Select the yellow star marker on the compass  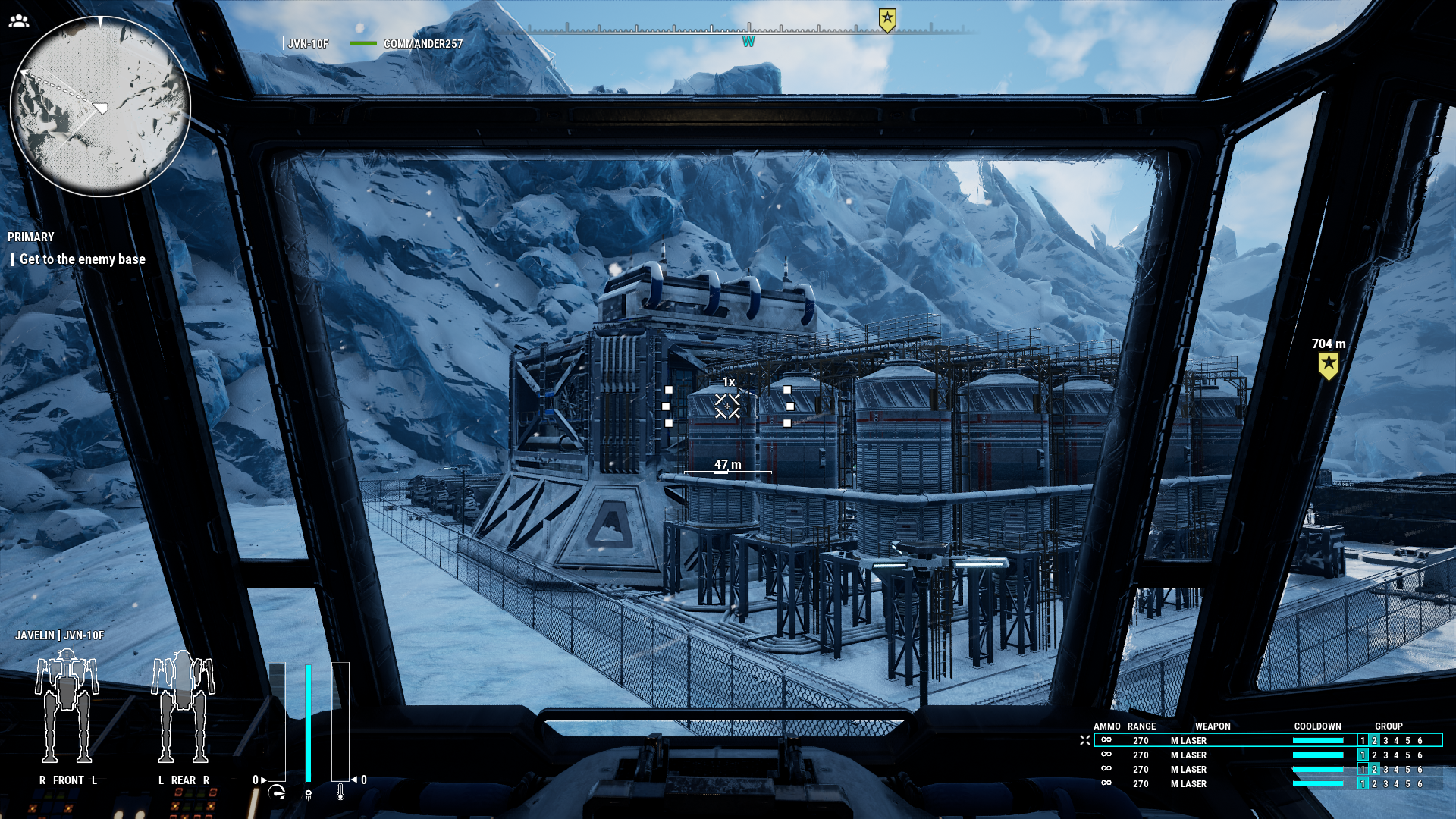[887, 20]
